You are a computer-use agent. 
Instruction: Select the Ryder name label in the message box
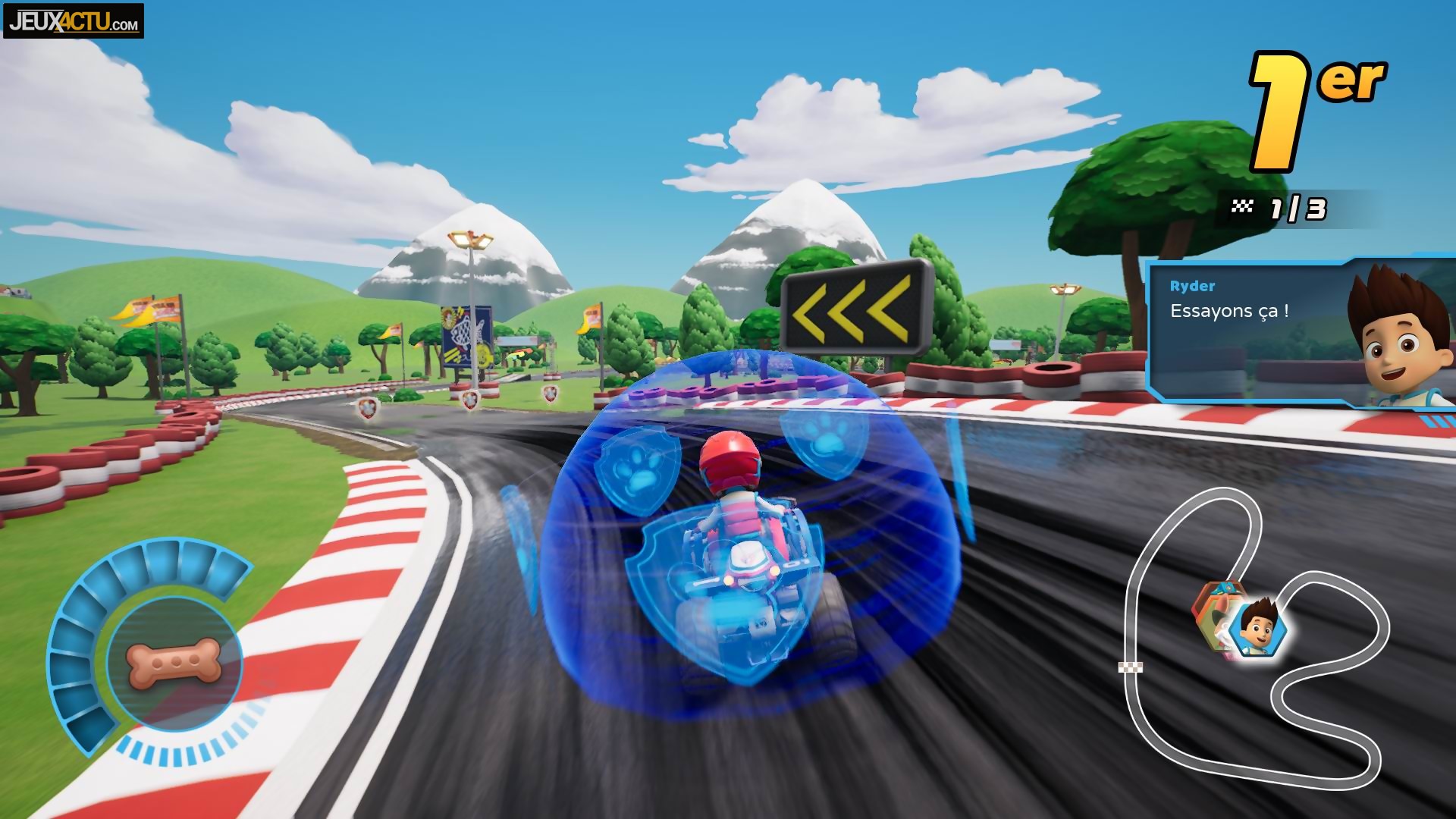pyautogui.click(x=1193, y=287)
